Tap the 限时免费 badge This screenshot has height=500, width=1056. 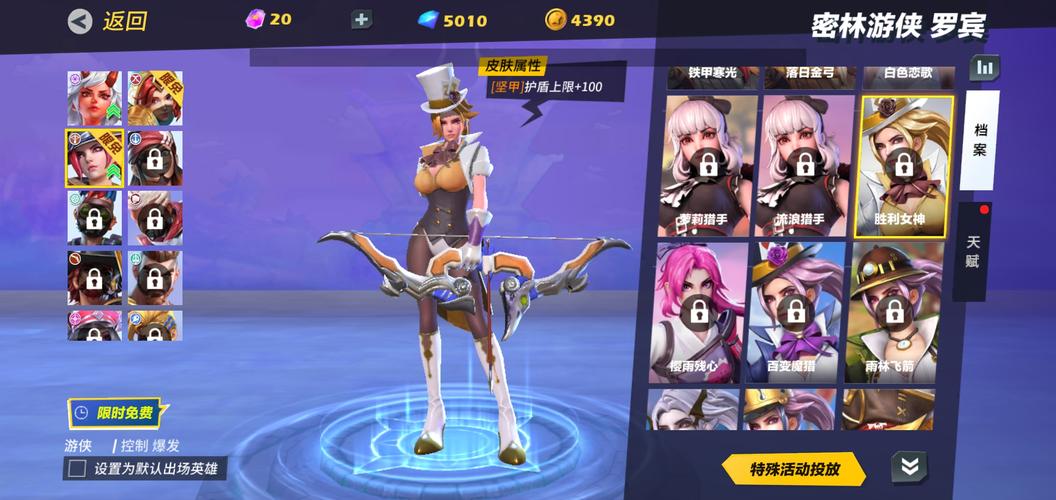click(114, 412)
